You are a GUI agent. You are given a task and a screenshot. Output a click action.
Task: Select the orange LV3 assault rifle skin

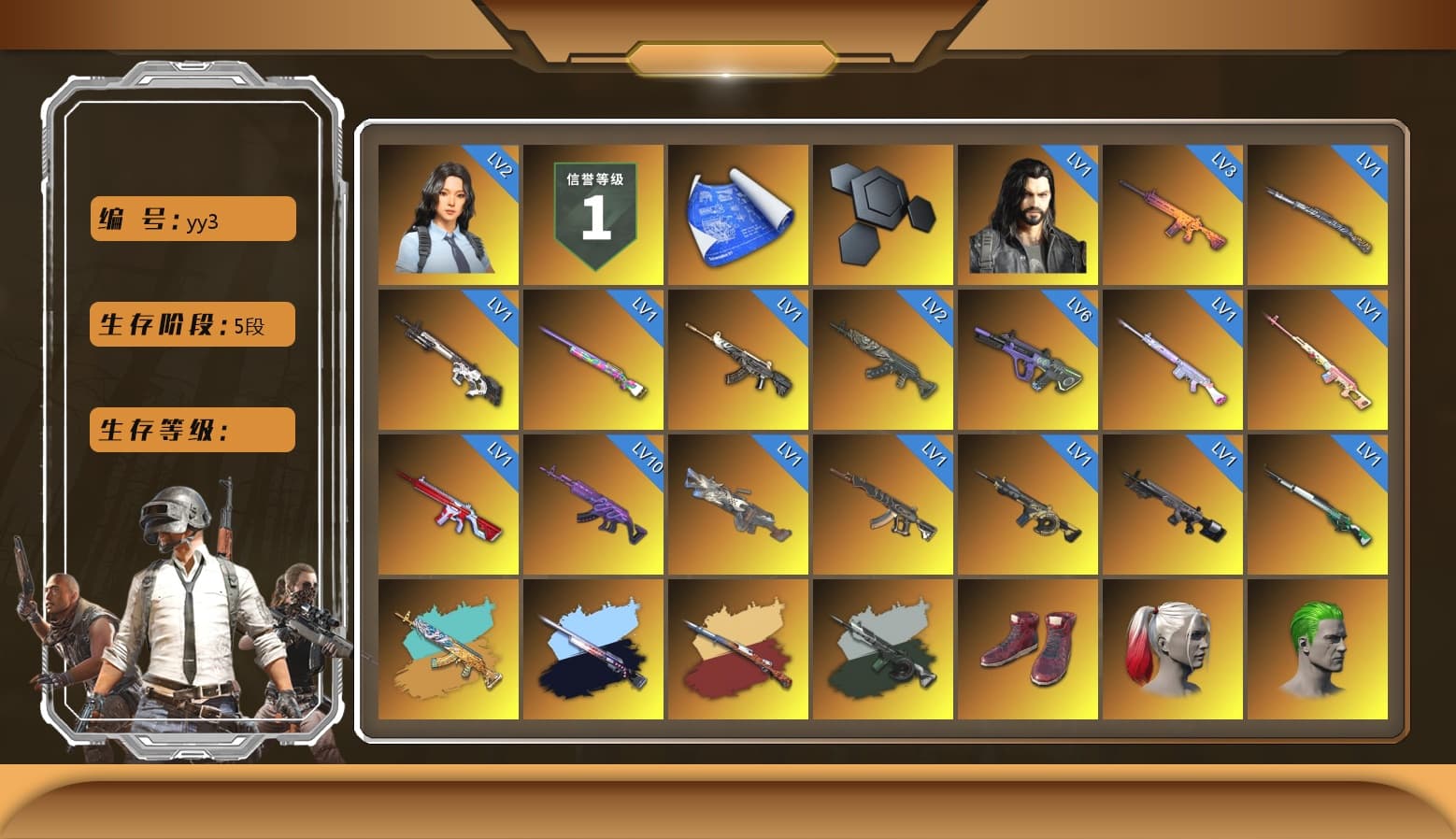click(x=1173, y=215)
